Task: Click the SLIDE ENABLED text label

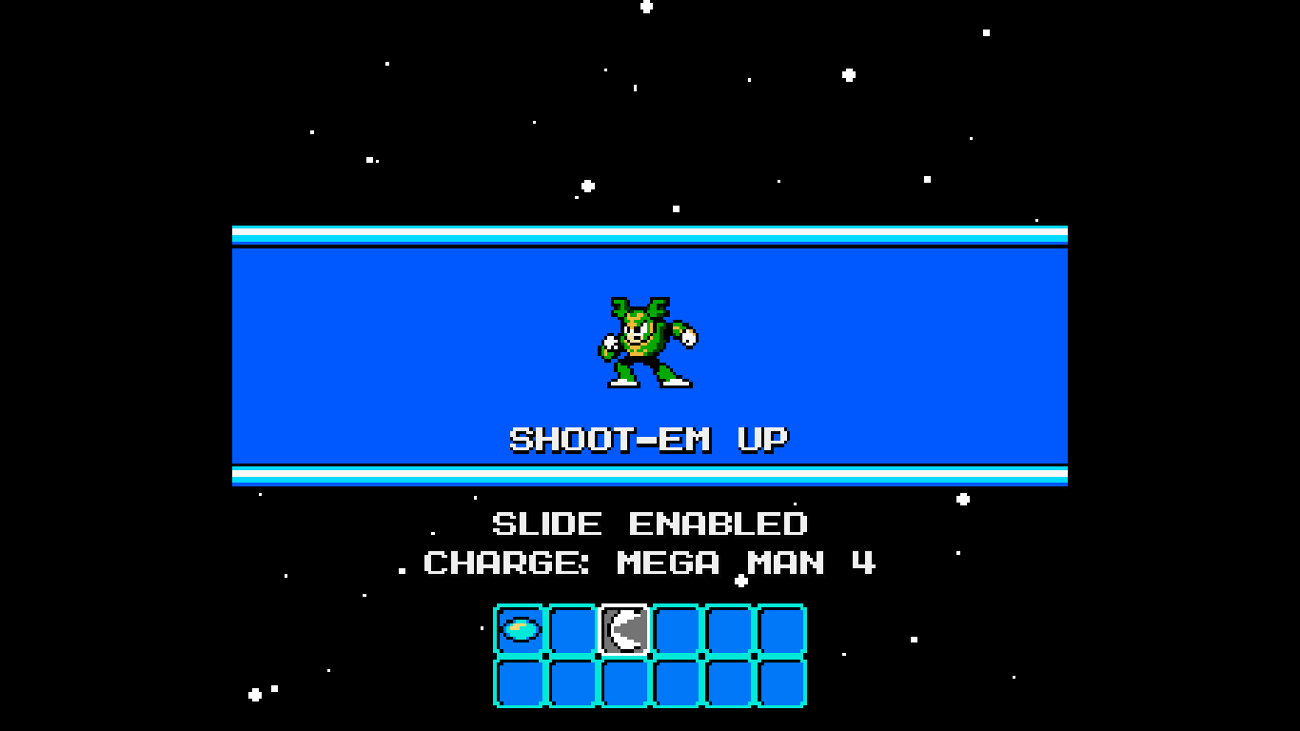Action: pos(649,523)
